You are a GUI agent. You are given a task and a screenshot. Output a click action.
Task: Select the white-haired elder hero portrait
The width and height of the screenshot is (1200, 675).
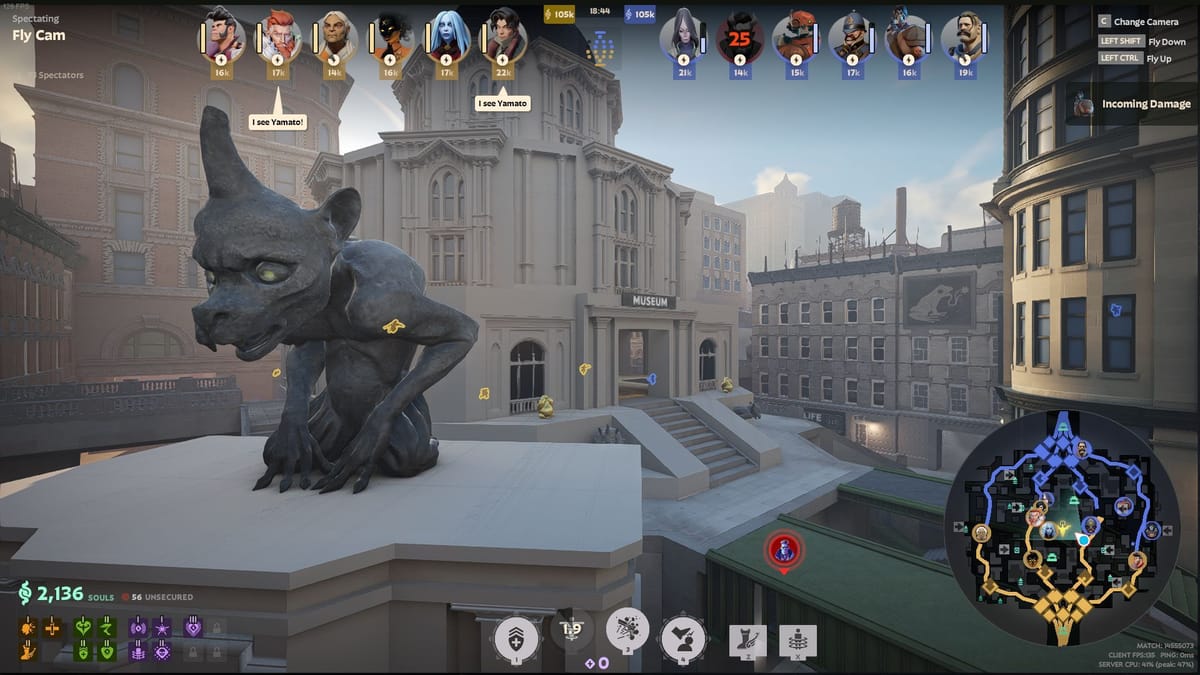click(x=336, y=37)
